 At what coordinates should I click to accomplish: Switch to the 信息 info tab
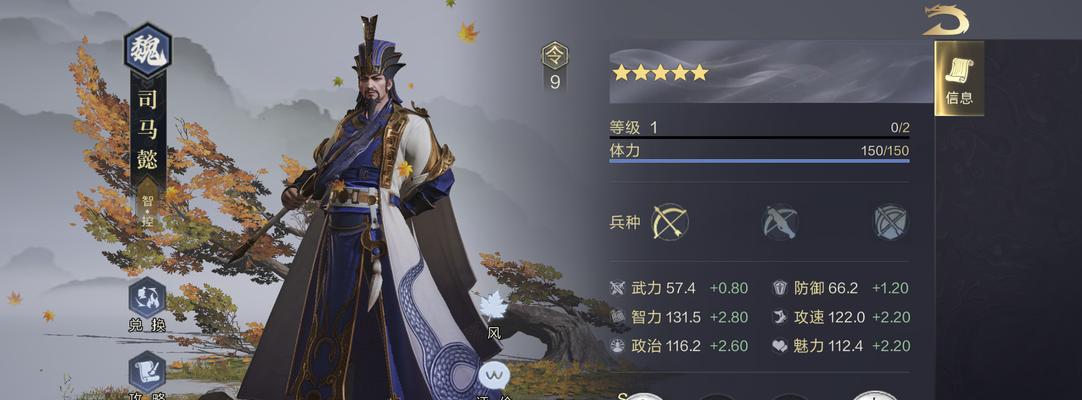tap(959, 78)
